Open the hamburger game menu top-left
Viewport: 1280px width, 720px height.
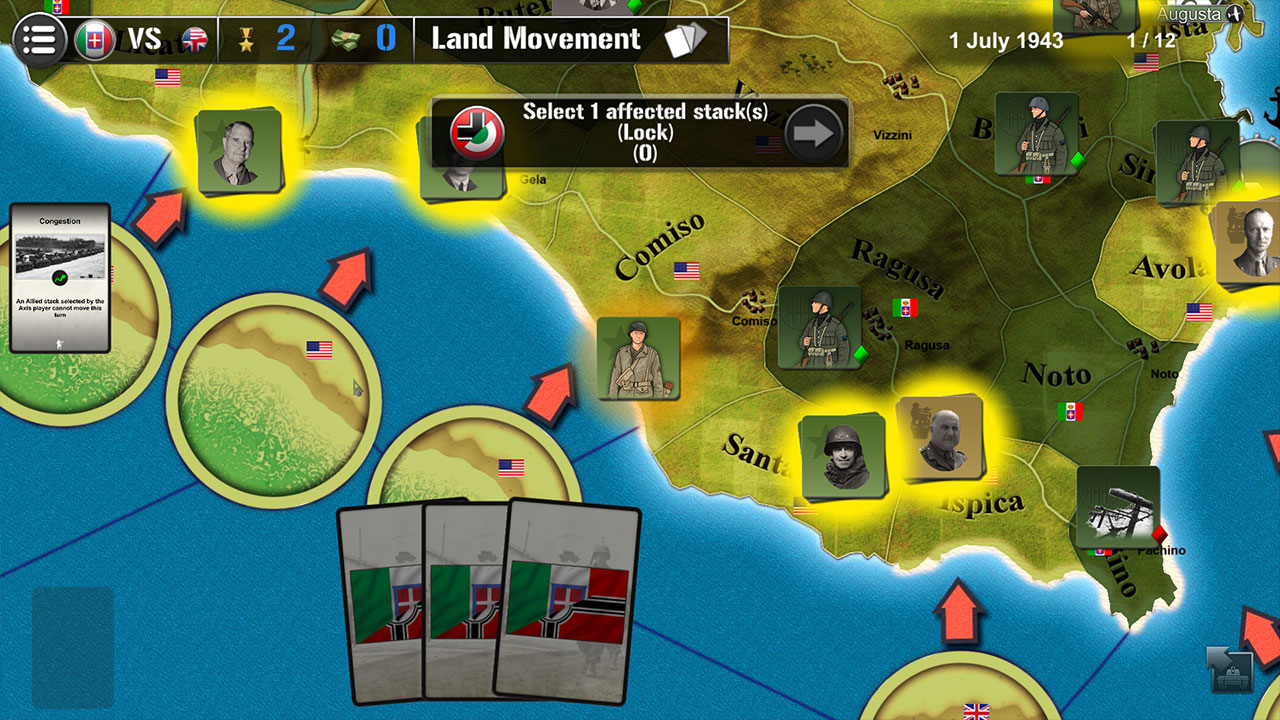[37, 37]
